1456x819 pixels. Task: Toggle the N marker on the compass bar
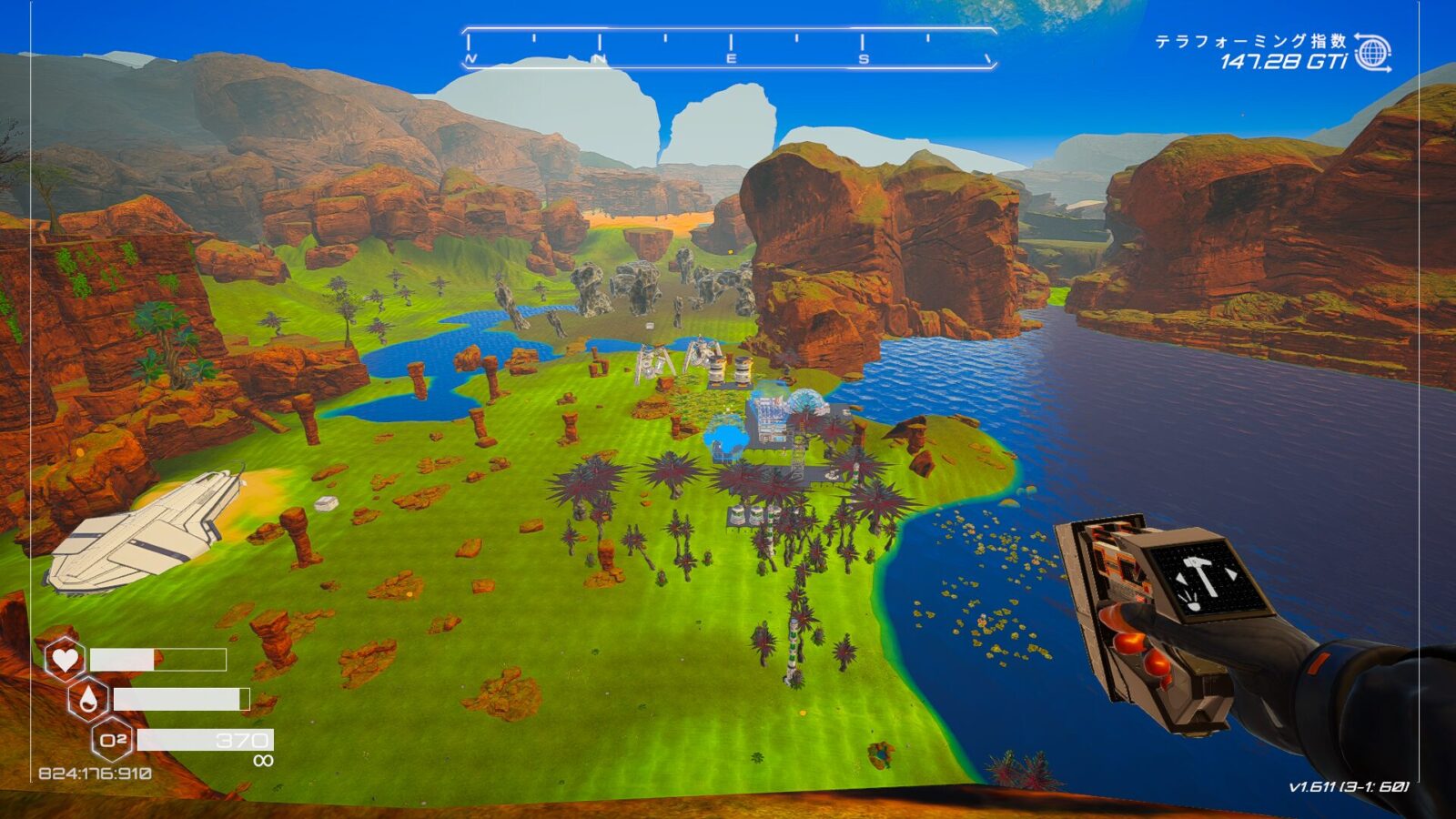coord(600,58)
